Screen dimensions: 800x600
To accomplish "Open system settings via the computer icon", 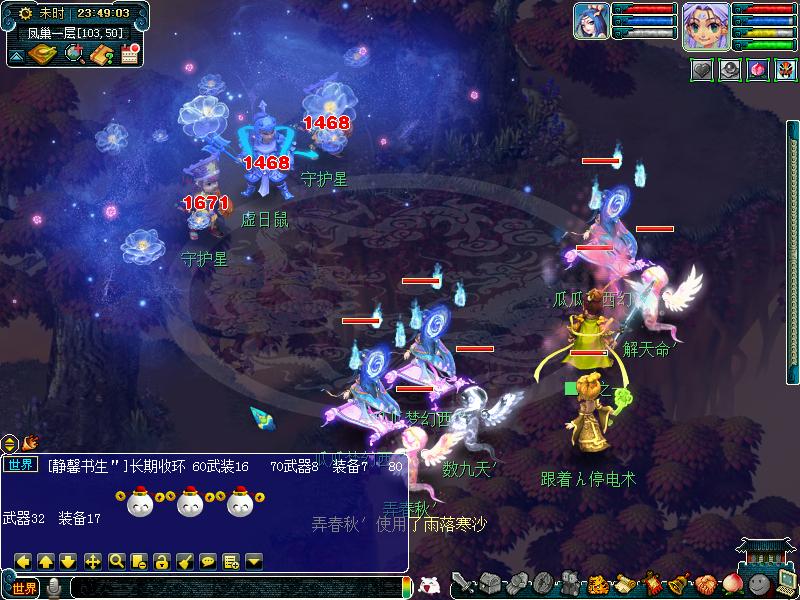I will point(786,582).
